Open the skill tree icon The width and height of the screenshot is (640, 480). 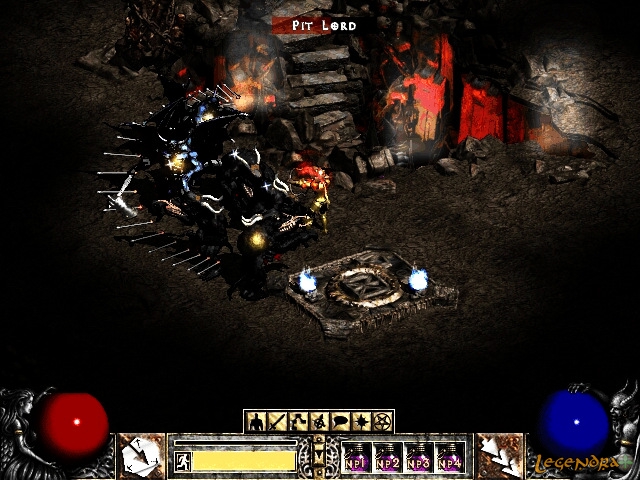point(298,421)
